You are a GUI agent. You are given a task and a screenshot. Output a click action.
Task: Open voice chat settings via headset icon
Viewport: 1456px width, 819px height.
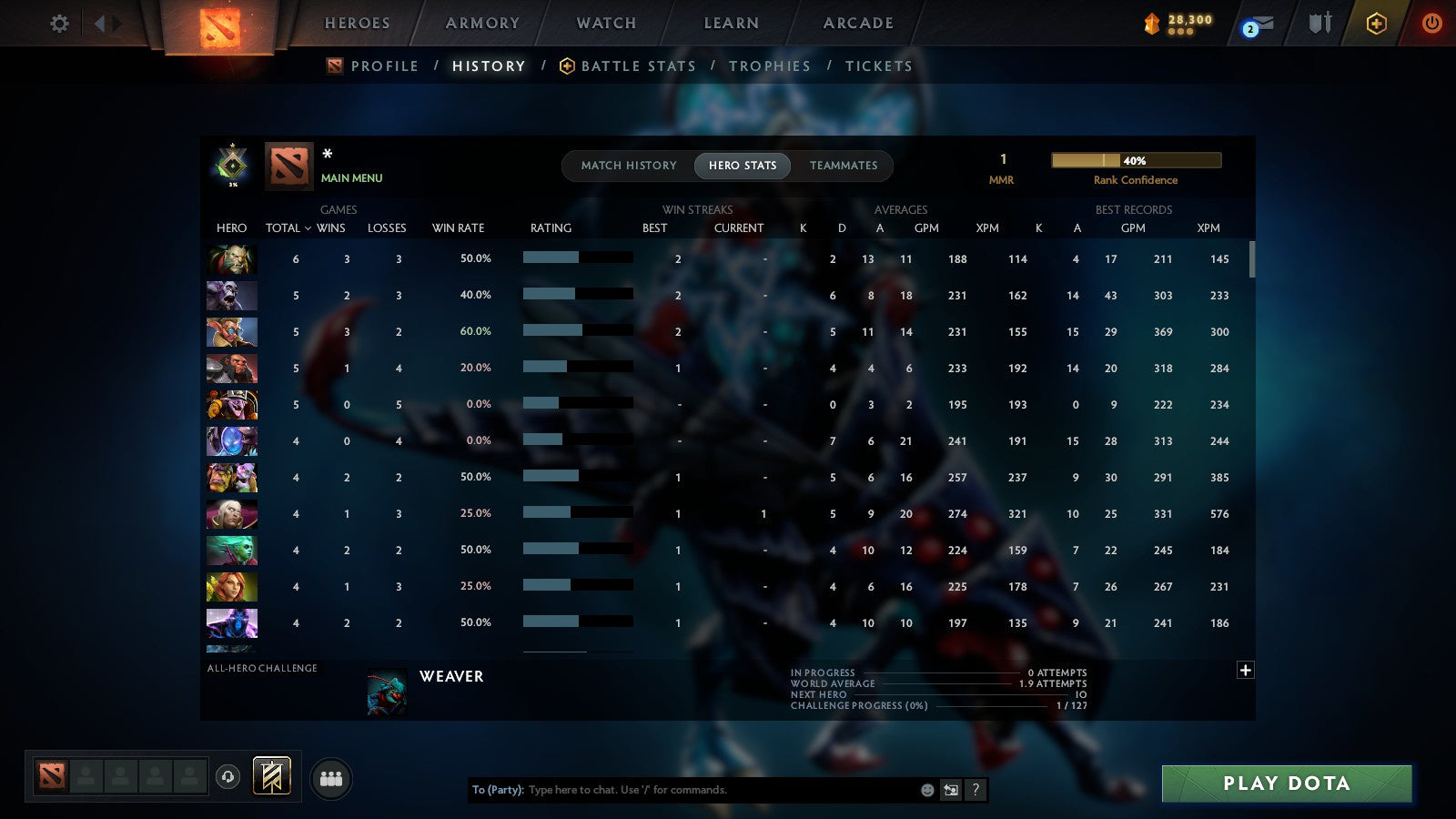click(227, 778)
